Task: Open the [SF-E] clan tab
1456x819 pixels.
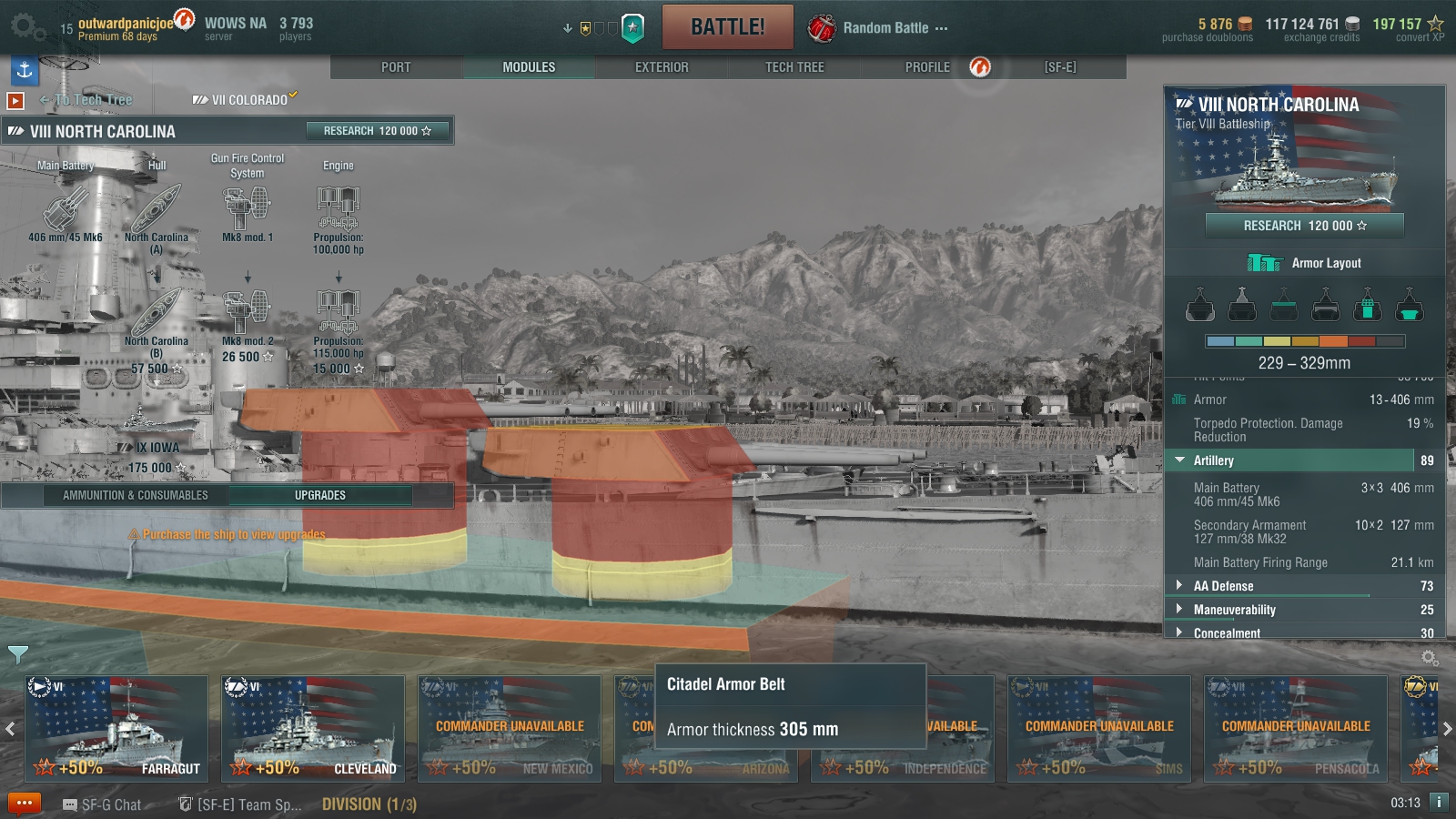Action: point(1060,67)
